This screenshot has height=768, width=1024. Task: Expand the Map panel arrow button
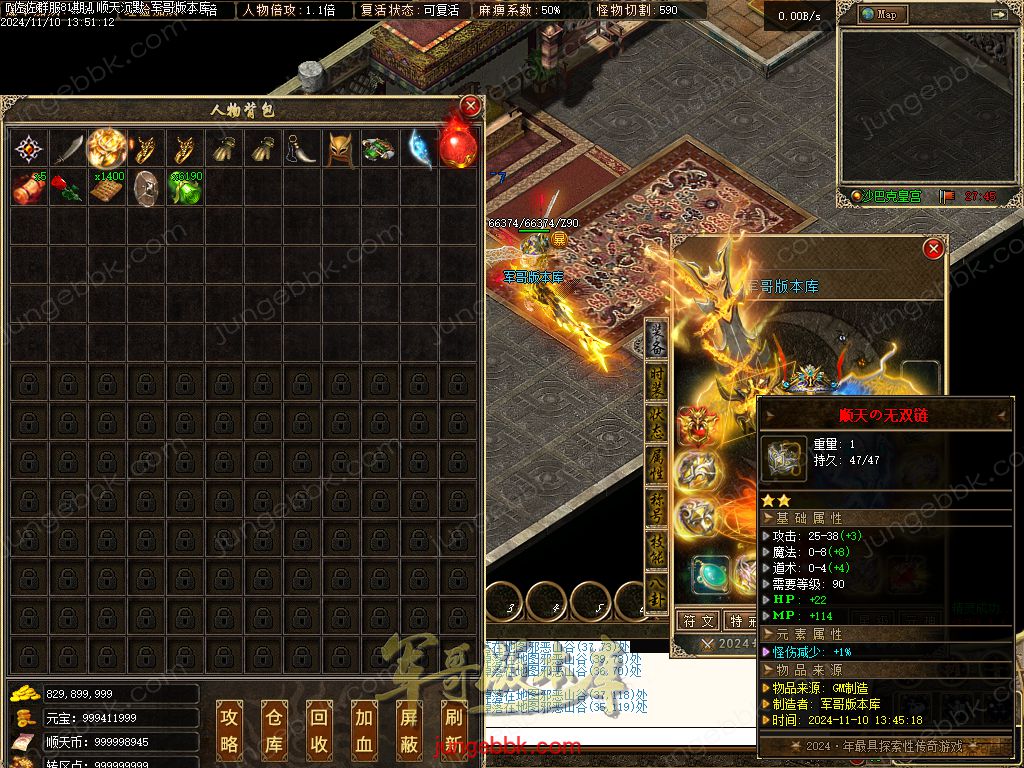[998, 15]
